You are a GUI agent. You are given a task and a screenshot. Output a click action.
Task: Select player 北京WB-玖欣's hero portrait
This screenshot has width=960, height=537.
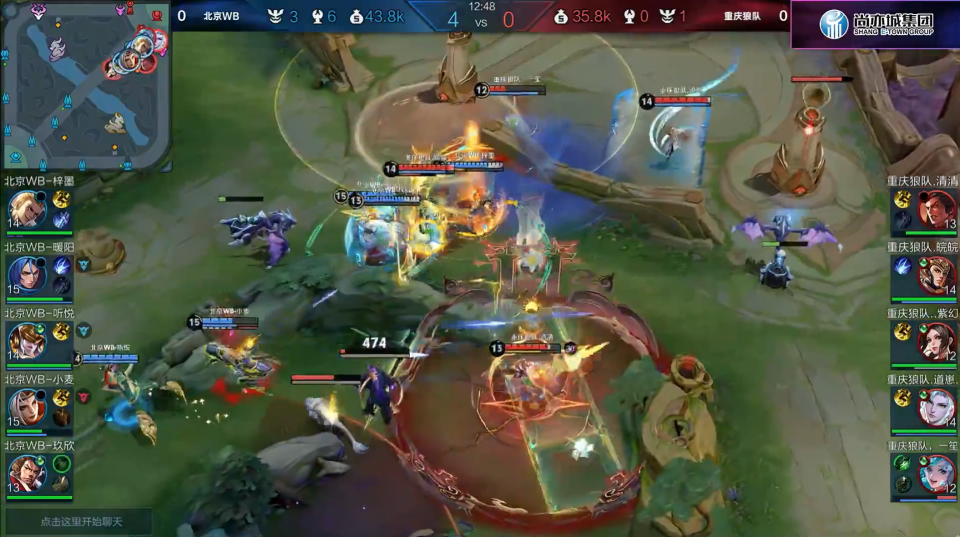pyautogui.click(x=26, y=472)
